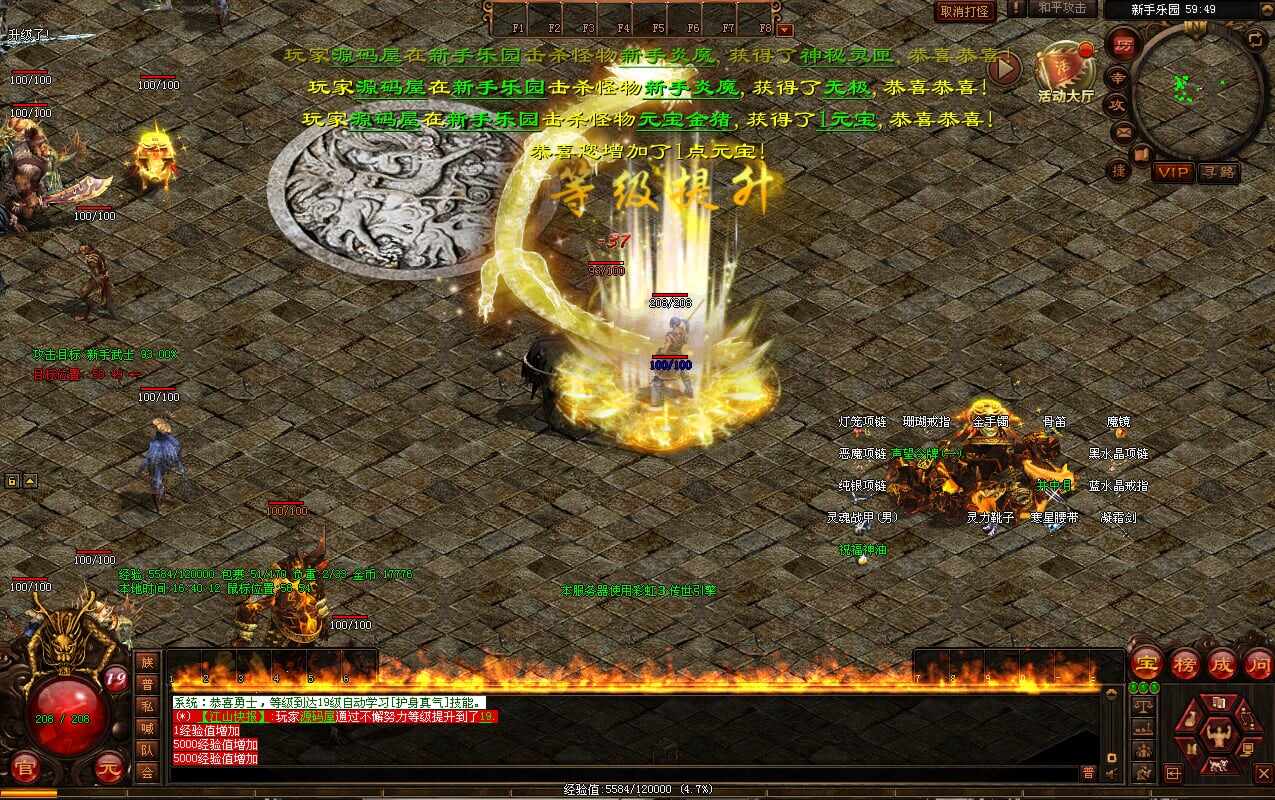
Task: Select the 队 team chat channel
Action: (147, 749)
